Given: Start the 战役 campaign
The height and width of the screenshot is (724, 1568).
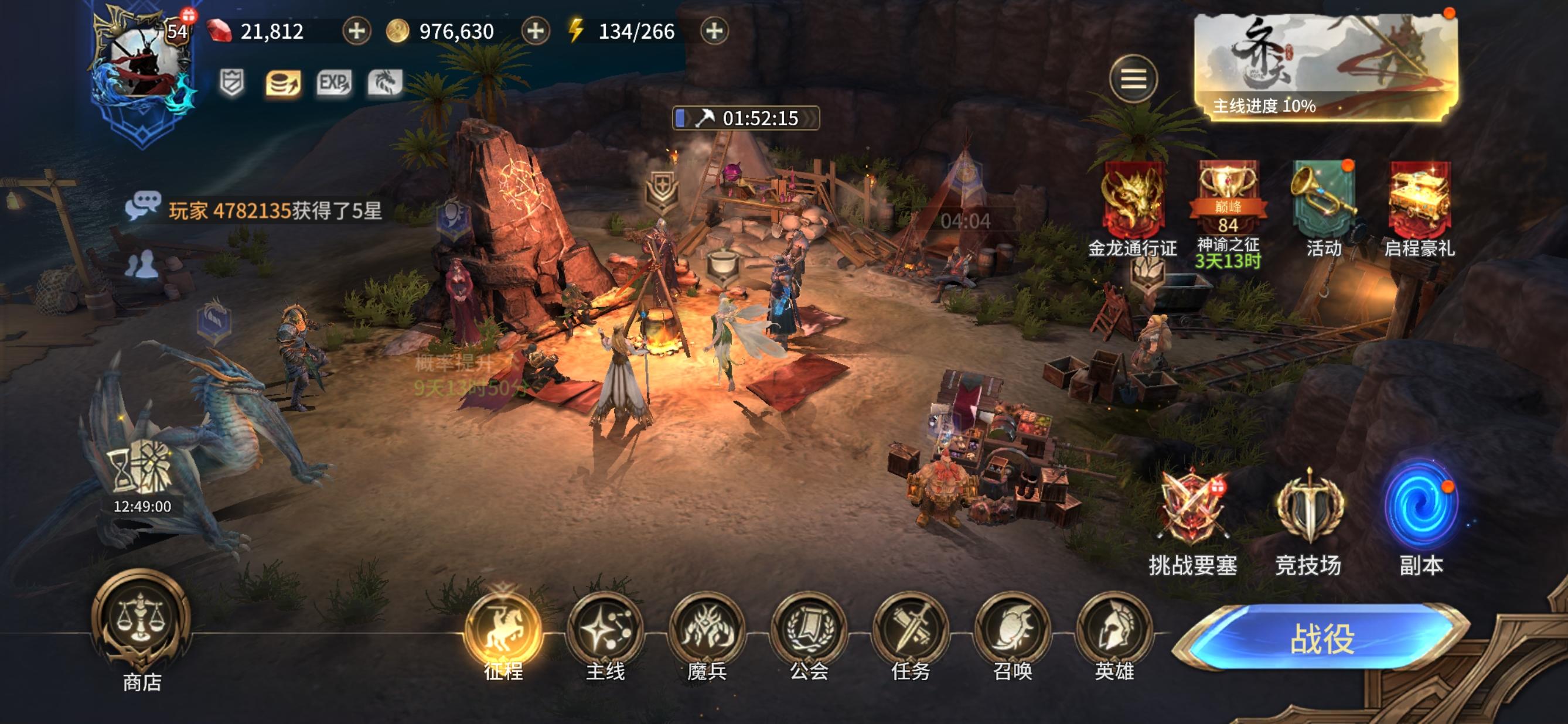Looking at the screenshot, I should tap(1322, 638).
